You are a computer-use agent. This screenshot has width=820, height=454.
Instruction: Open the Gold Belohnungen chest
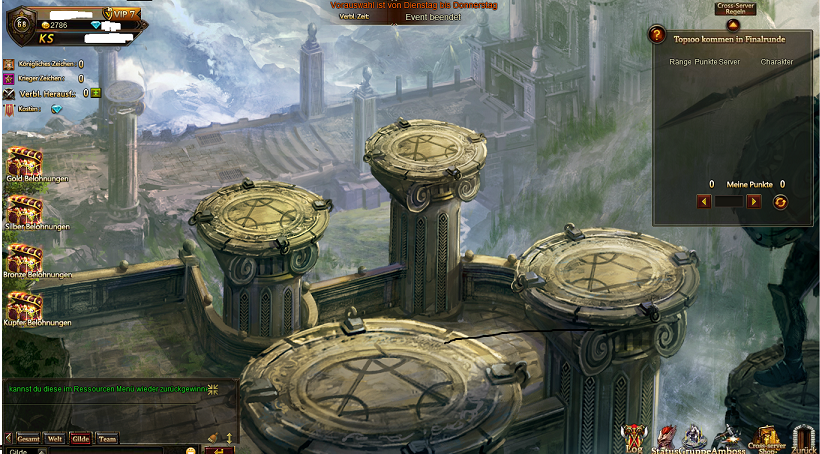(23, 162)
